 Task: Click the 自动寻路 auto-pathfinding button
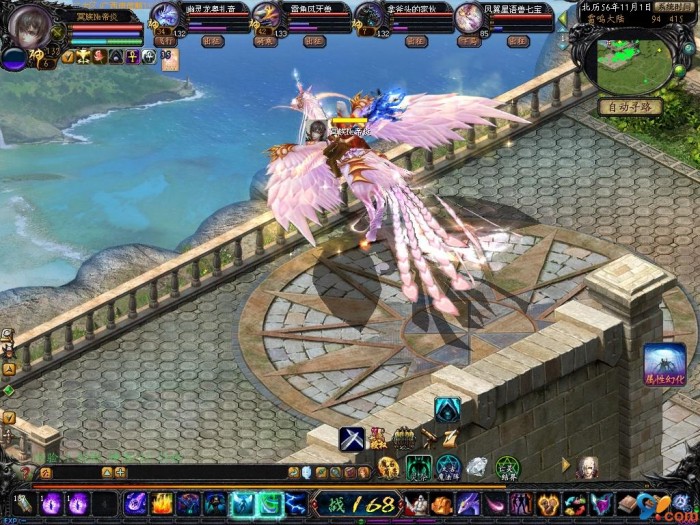click(631, 107)
